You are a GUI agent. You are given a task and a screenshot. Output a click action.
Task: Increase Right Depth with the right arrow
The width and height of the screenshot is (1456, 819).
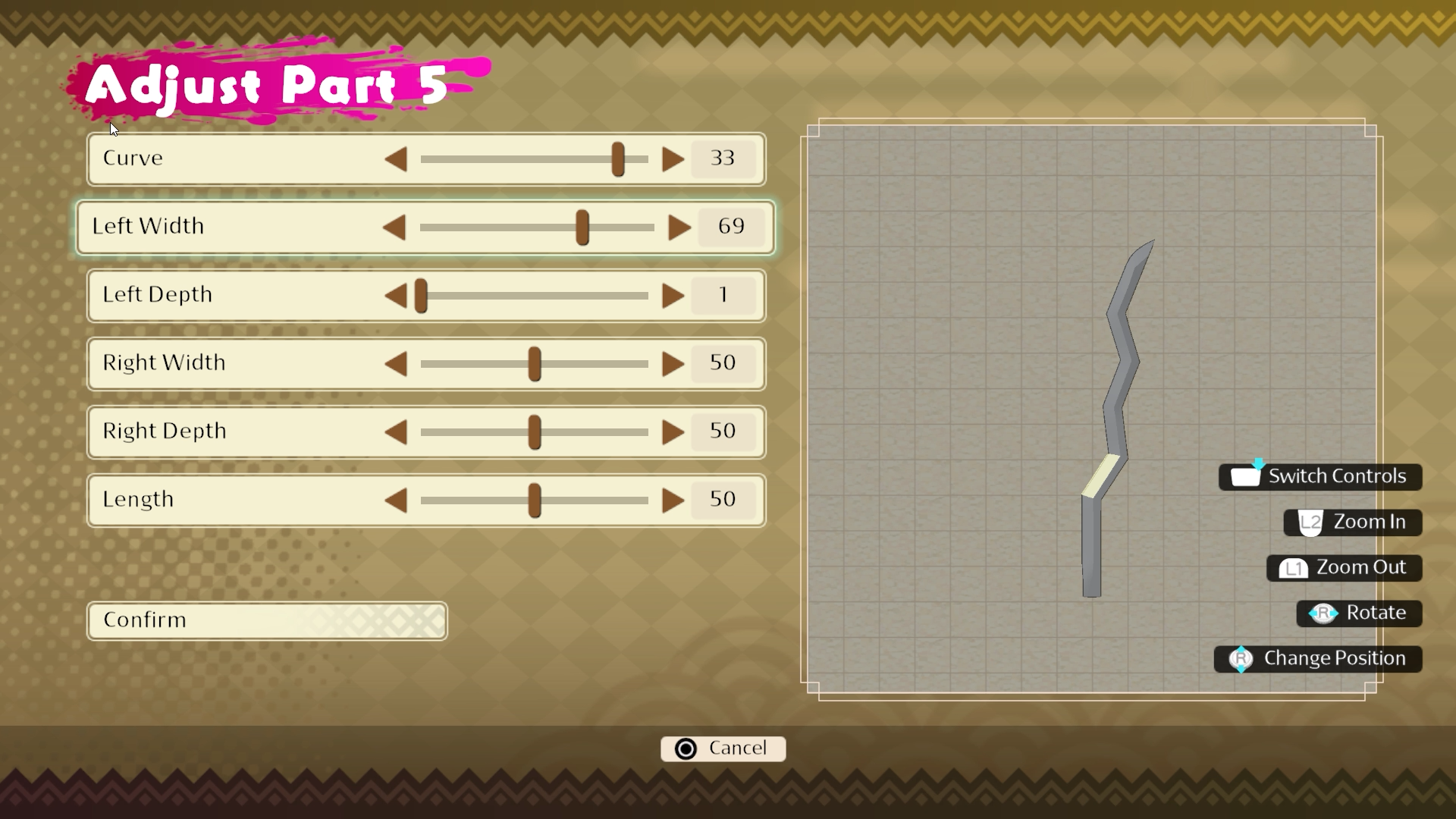click(673, 432)
